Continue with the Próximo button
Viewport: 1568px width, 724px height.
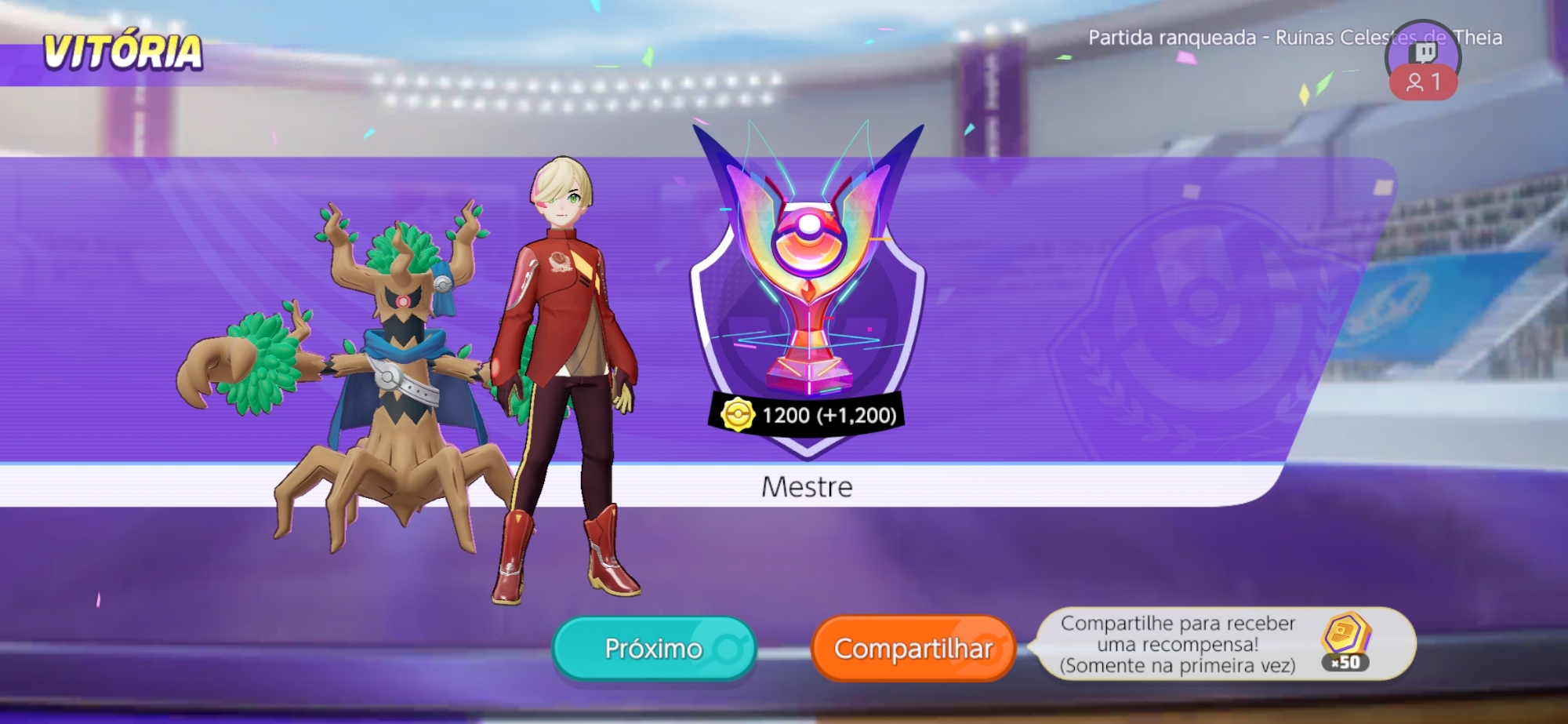[x=654, y=648]
